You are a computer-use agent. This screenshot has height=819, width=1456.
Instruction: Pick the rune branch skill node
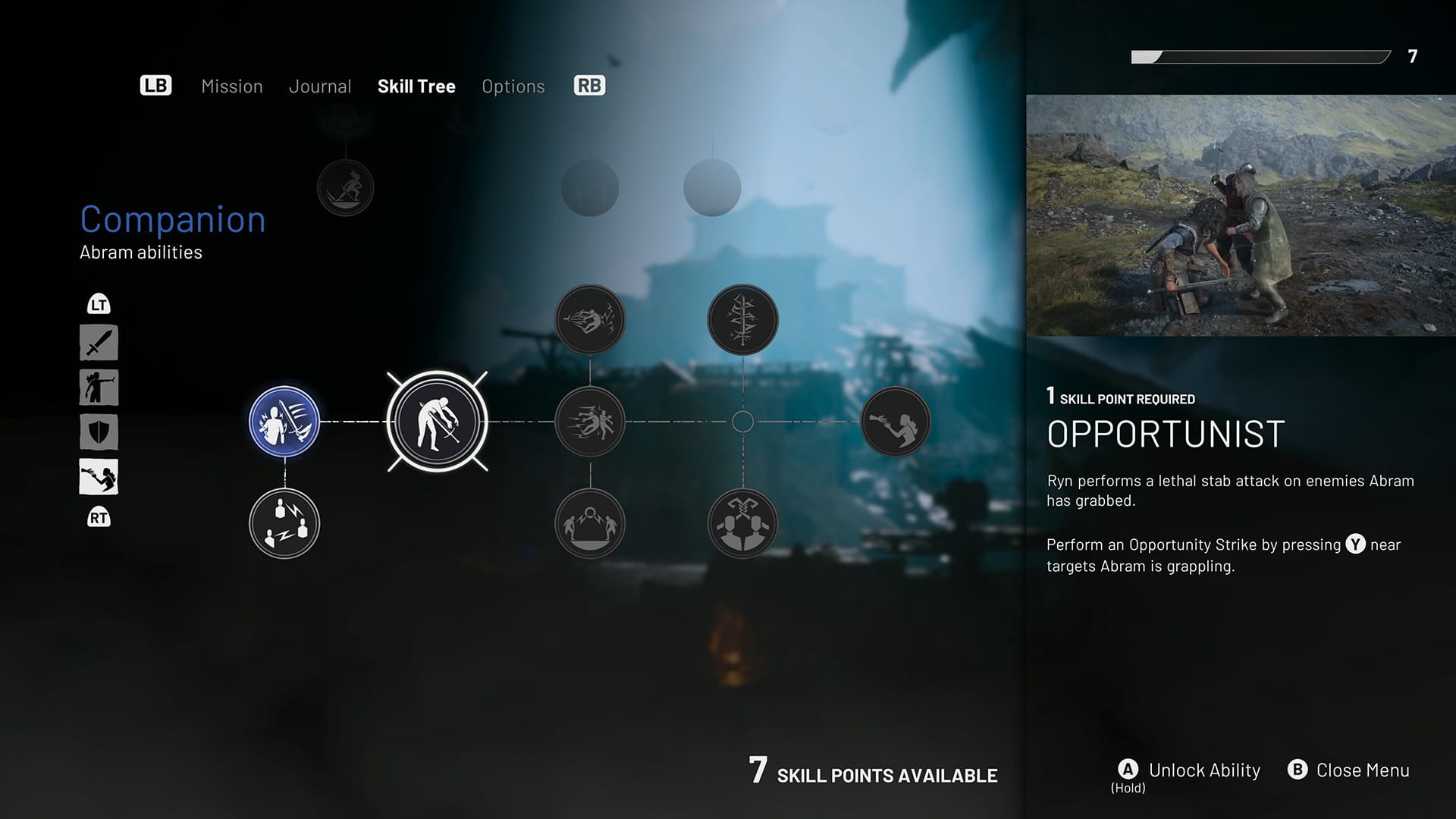(742, 319)
